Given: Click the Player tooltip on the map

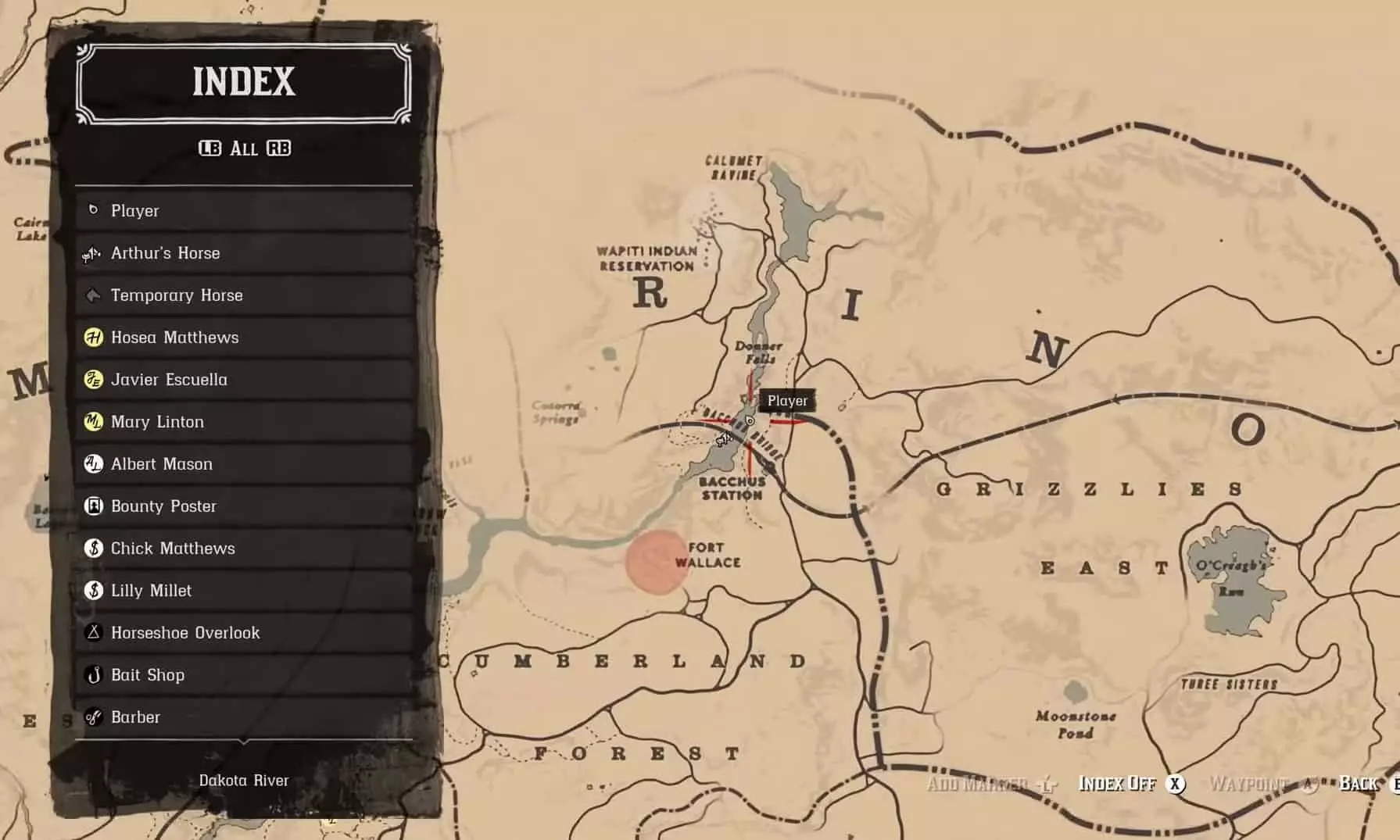Looking at the screenshot, I should (x=787, y=400).
